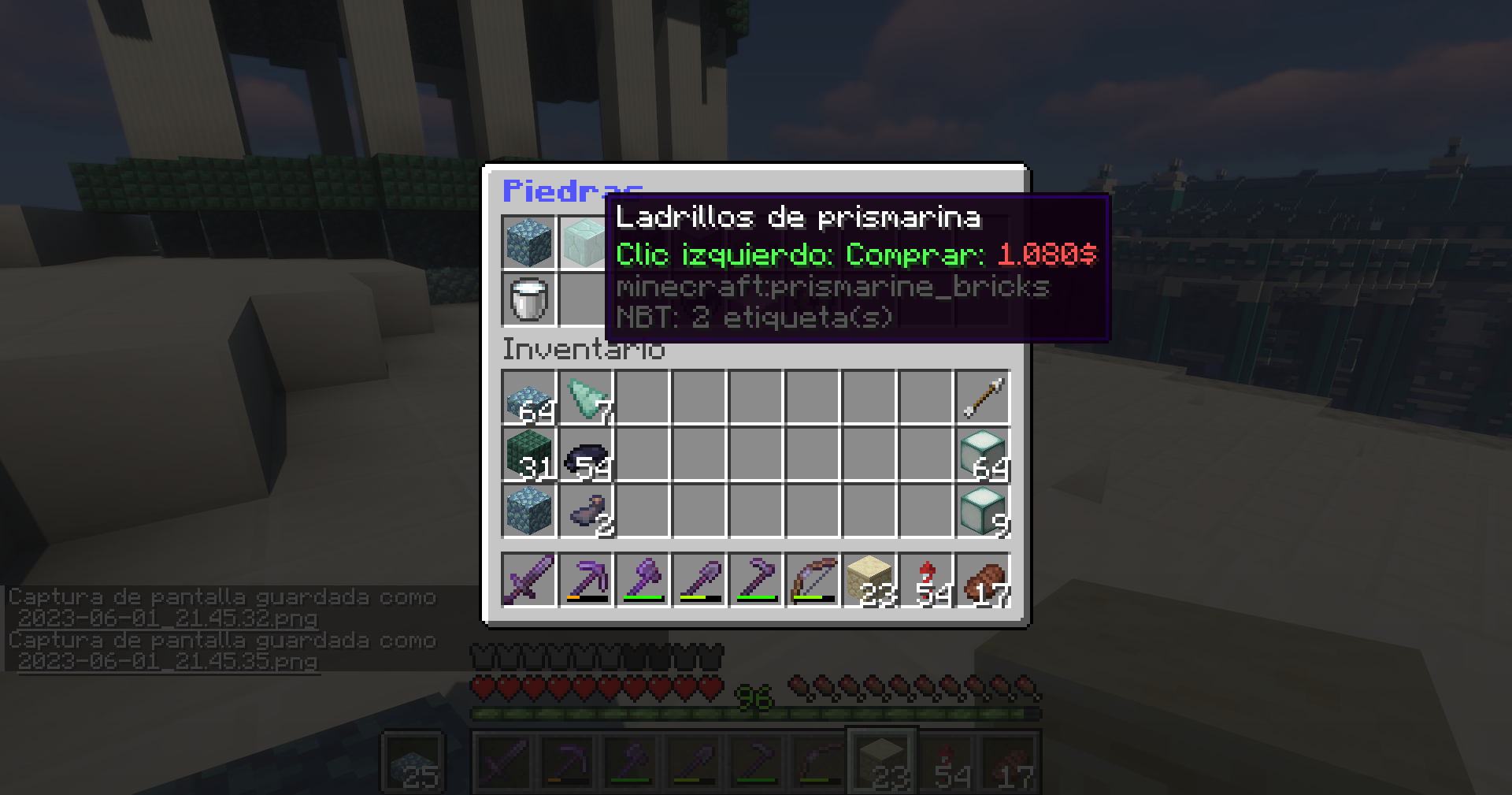Viewport: 1512px width, 795px height.
Task: Buy prismarine from the Piedras shop
Action: [529, 243]
